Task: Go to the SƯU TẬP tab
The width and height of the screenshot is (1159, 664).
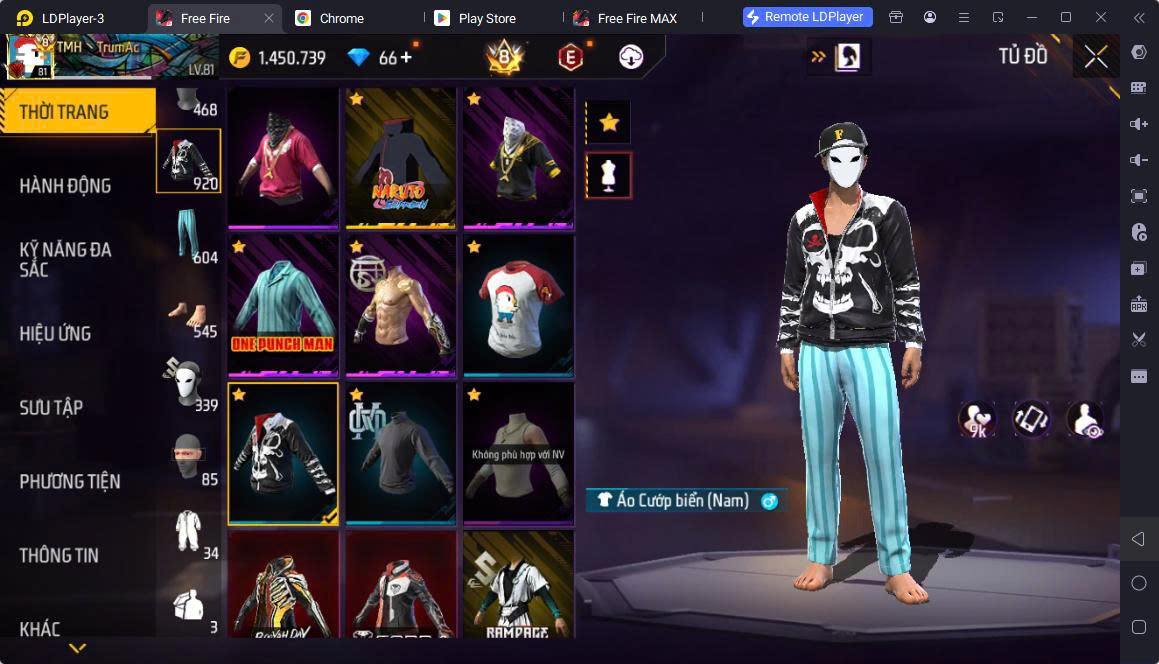Action: (x=51, y=407)
